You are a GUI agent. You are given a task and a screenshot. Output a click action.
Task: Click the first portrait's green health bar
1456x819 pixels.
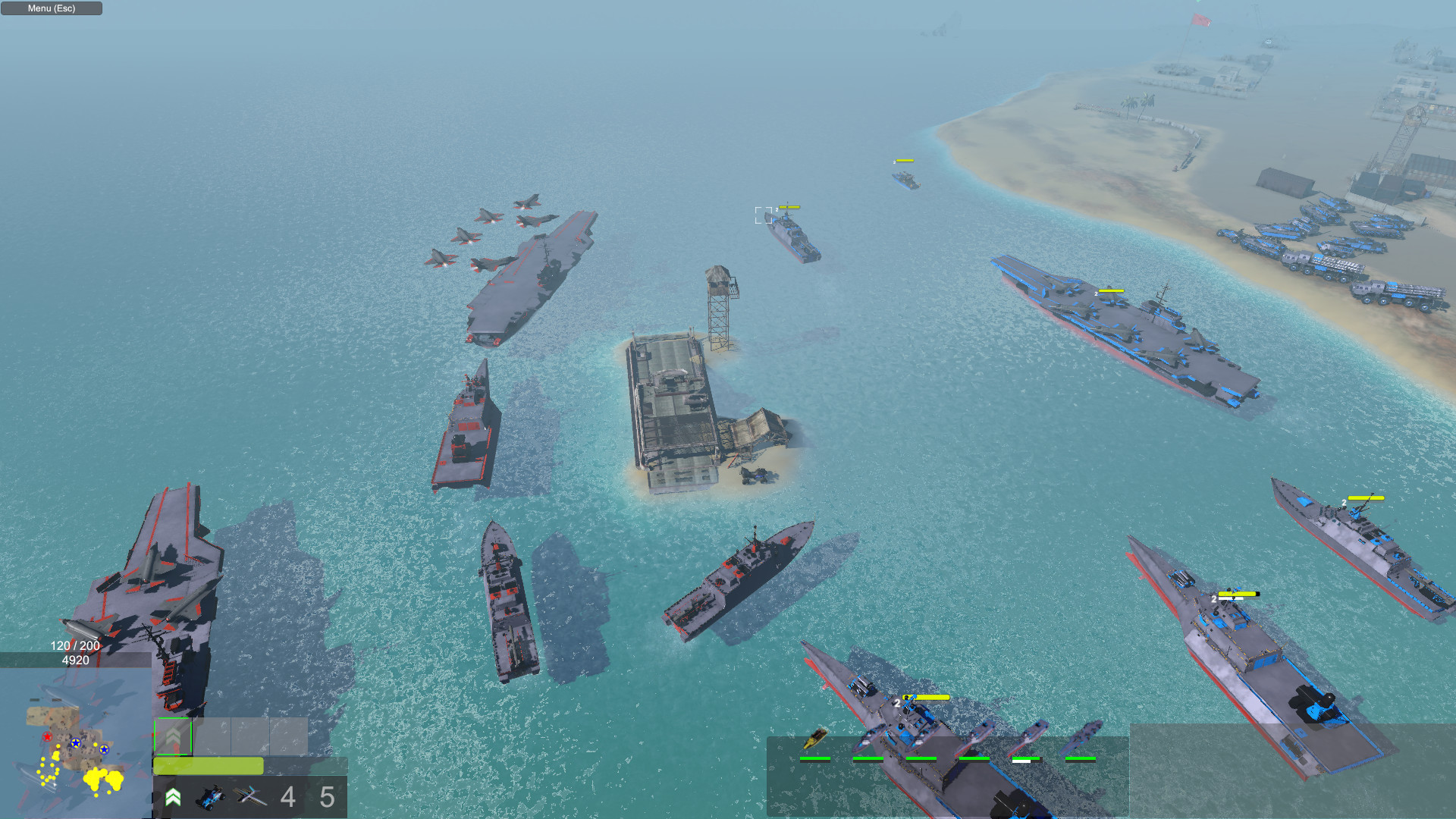pos(815,758)
